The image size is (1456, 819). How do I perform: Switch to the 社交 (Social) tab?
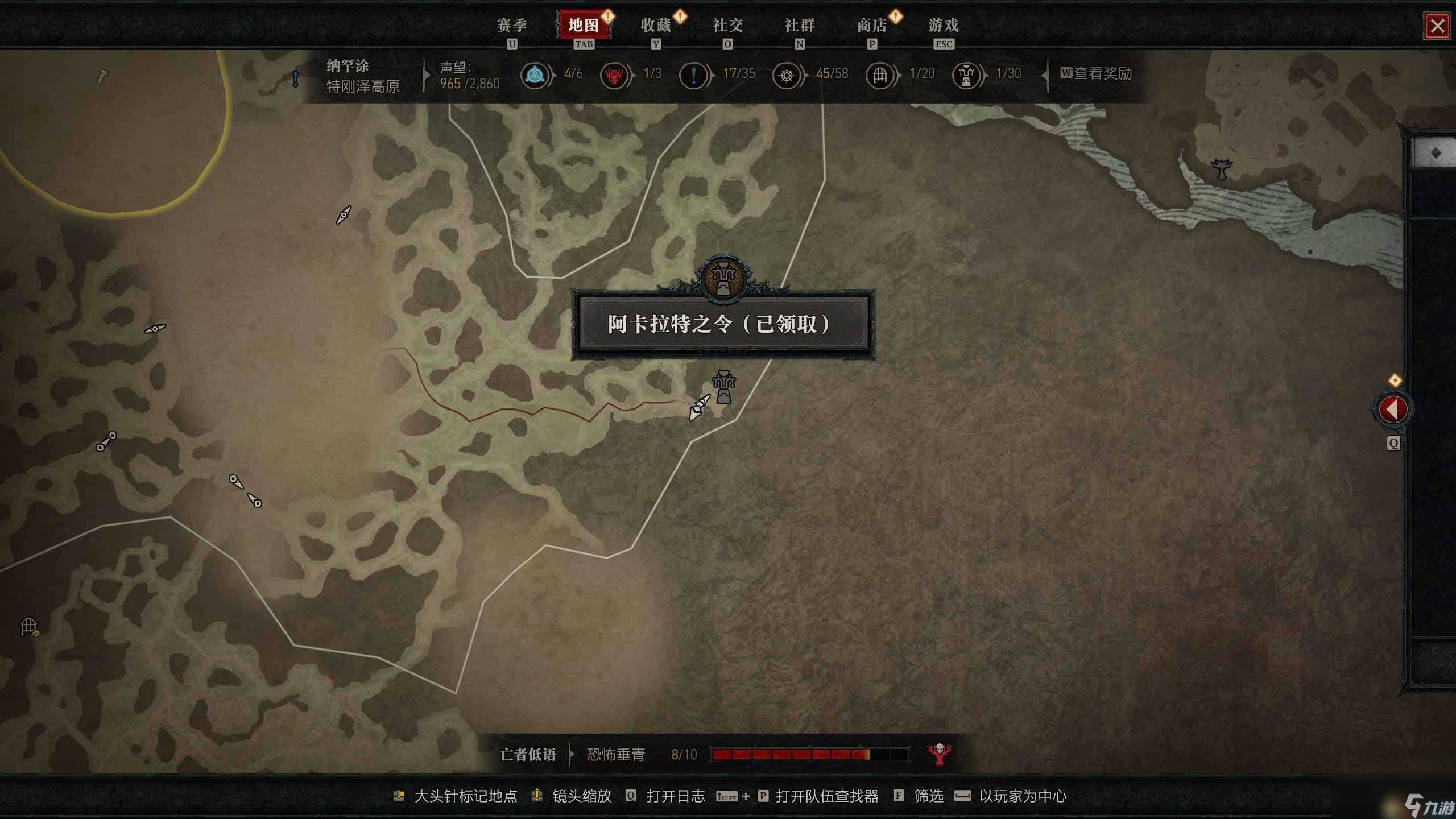pyautogui.click(x=727, y=26)
